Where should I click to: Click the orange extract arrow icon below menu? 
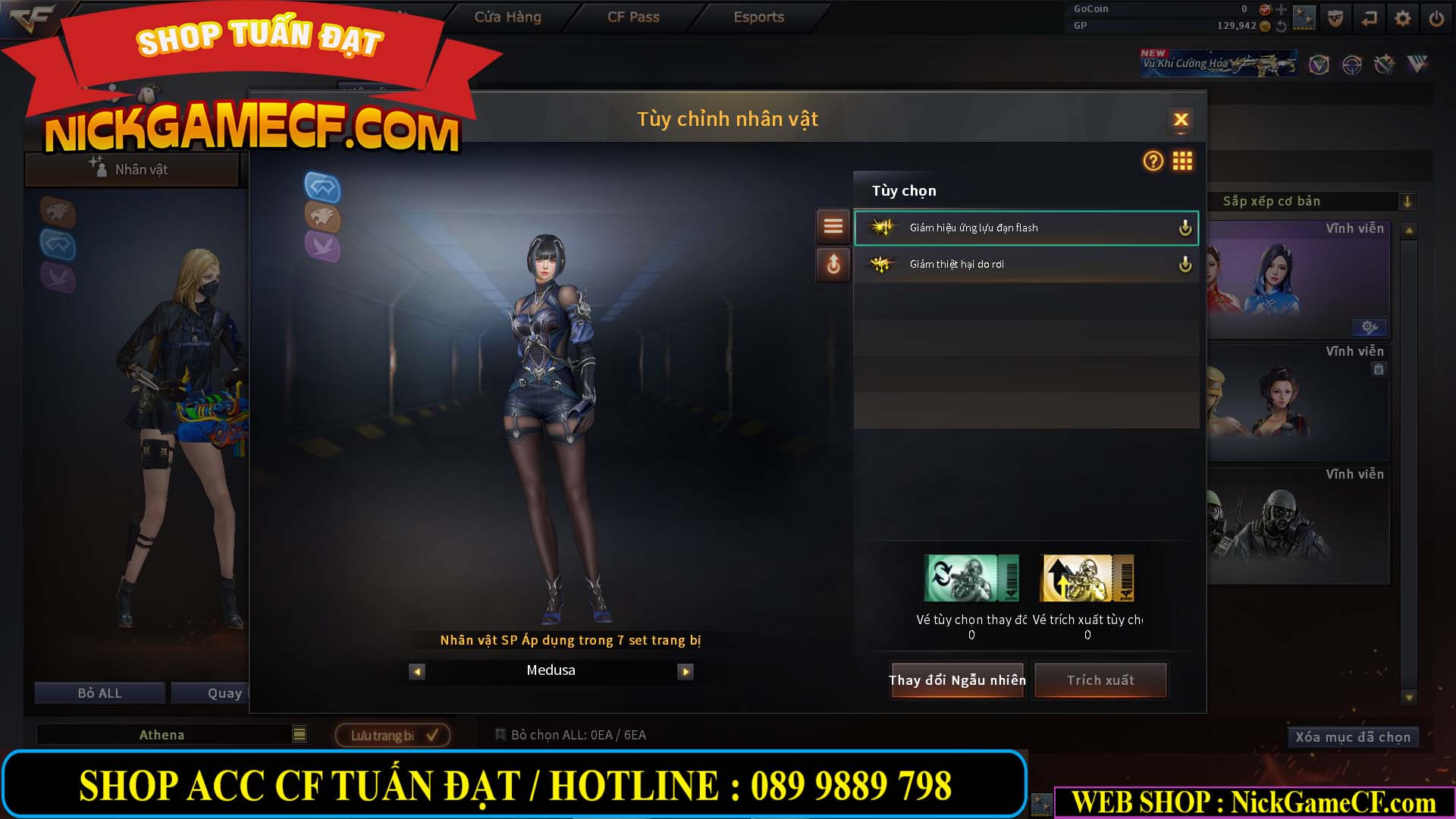[833, 265]
